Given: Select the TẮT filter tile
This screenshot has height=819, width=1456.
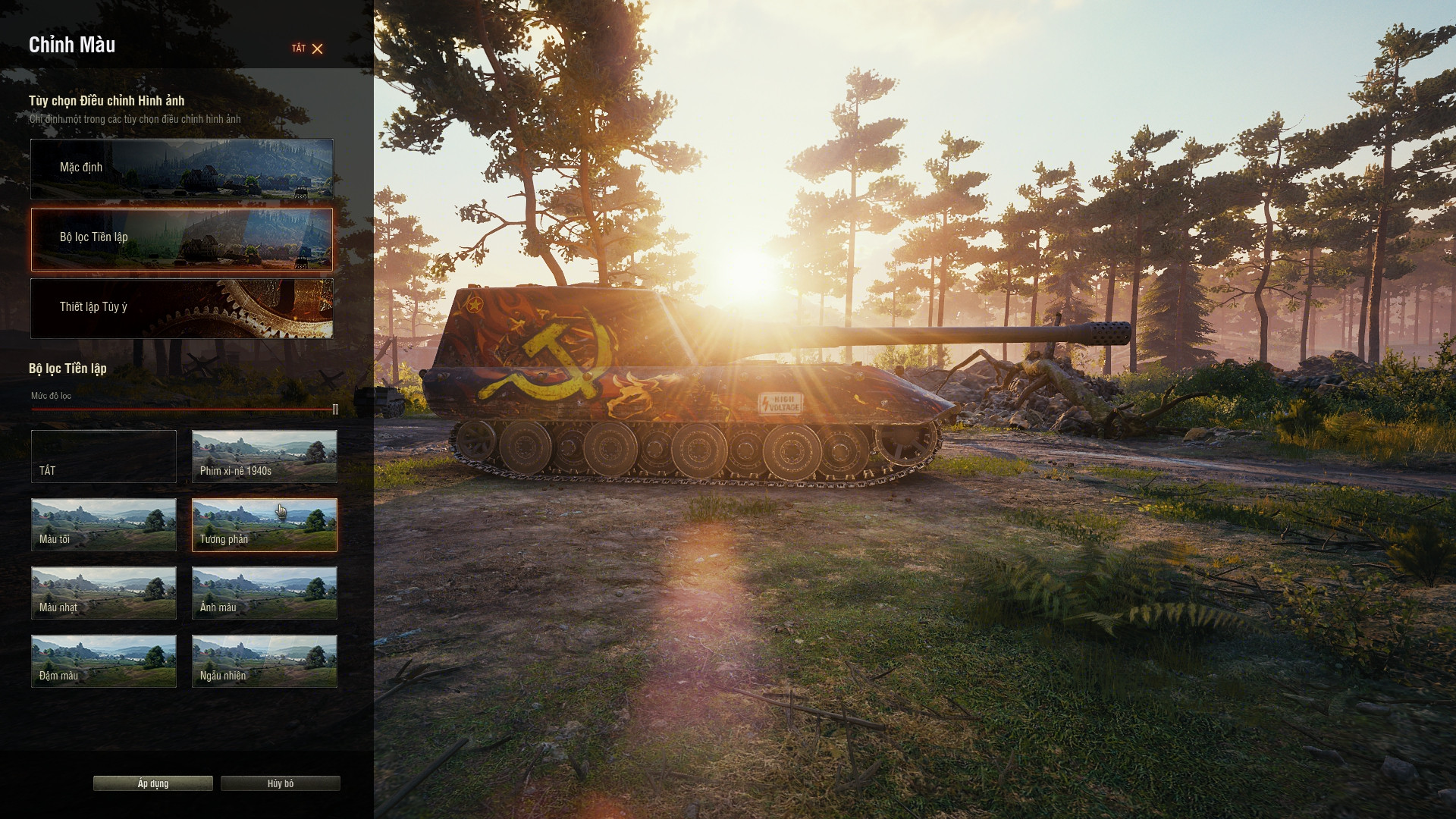Looking at the screenshot, I should tap(104, 456).
